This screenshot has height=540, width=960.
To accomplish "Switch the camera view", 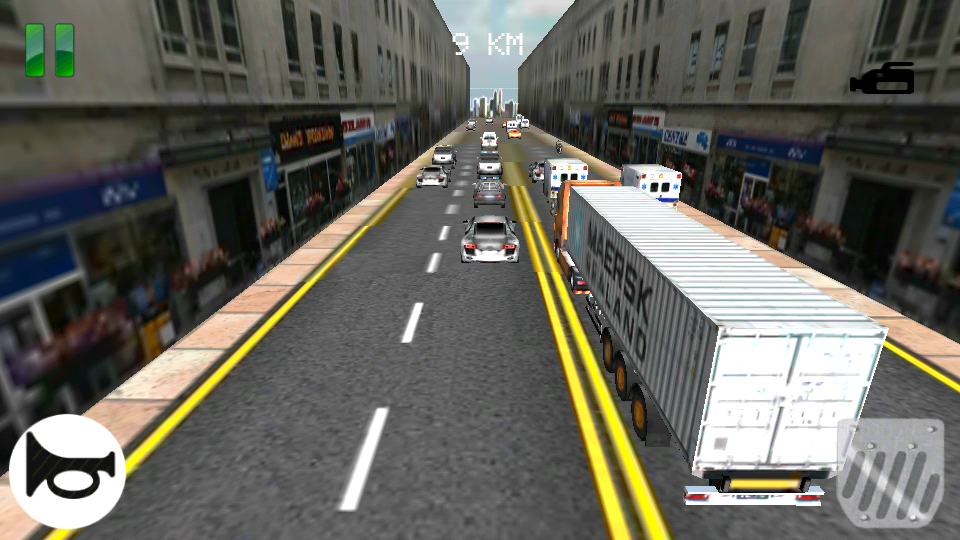I will (x=883, y=79).
